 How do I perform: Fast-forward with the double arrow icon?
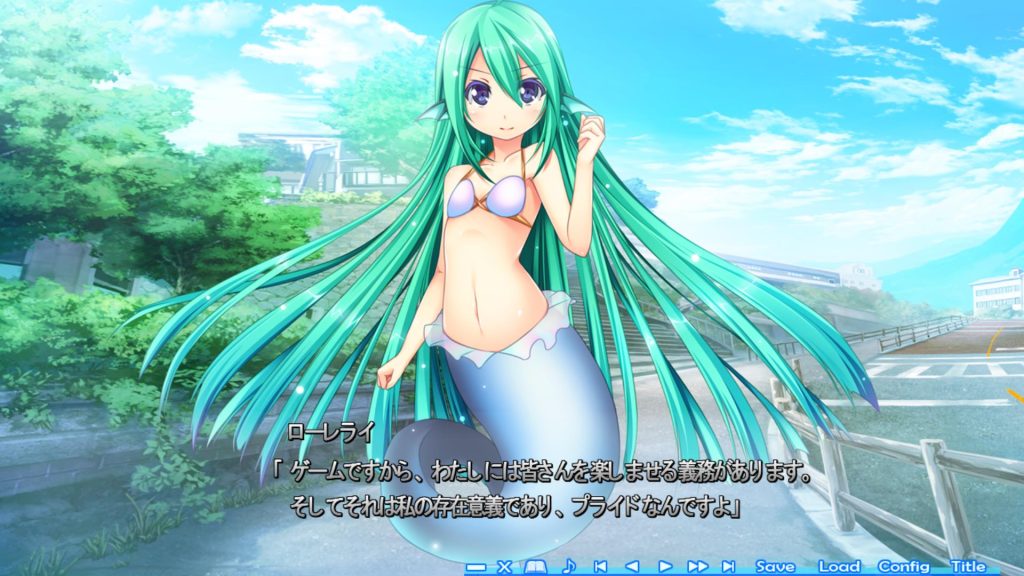coord(697,567)
